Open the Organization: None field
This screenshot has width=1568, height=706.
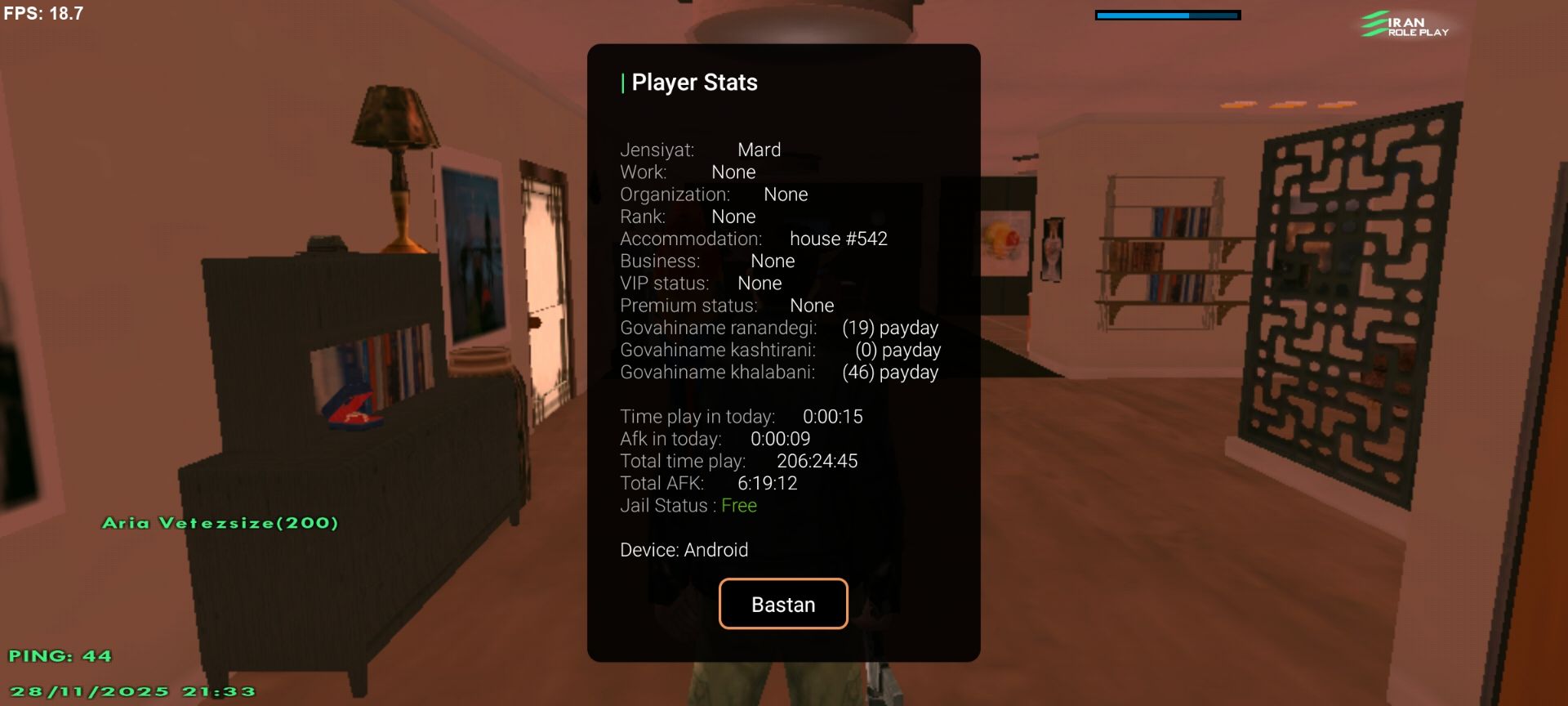(714, 194)
